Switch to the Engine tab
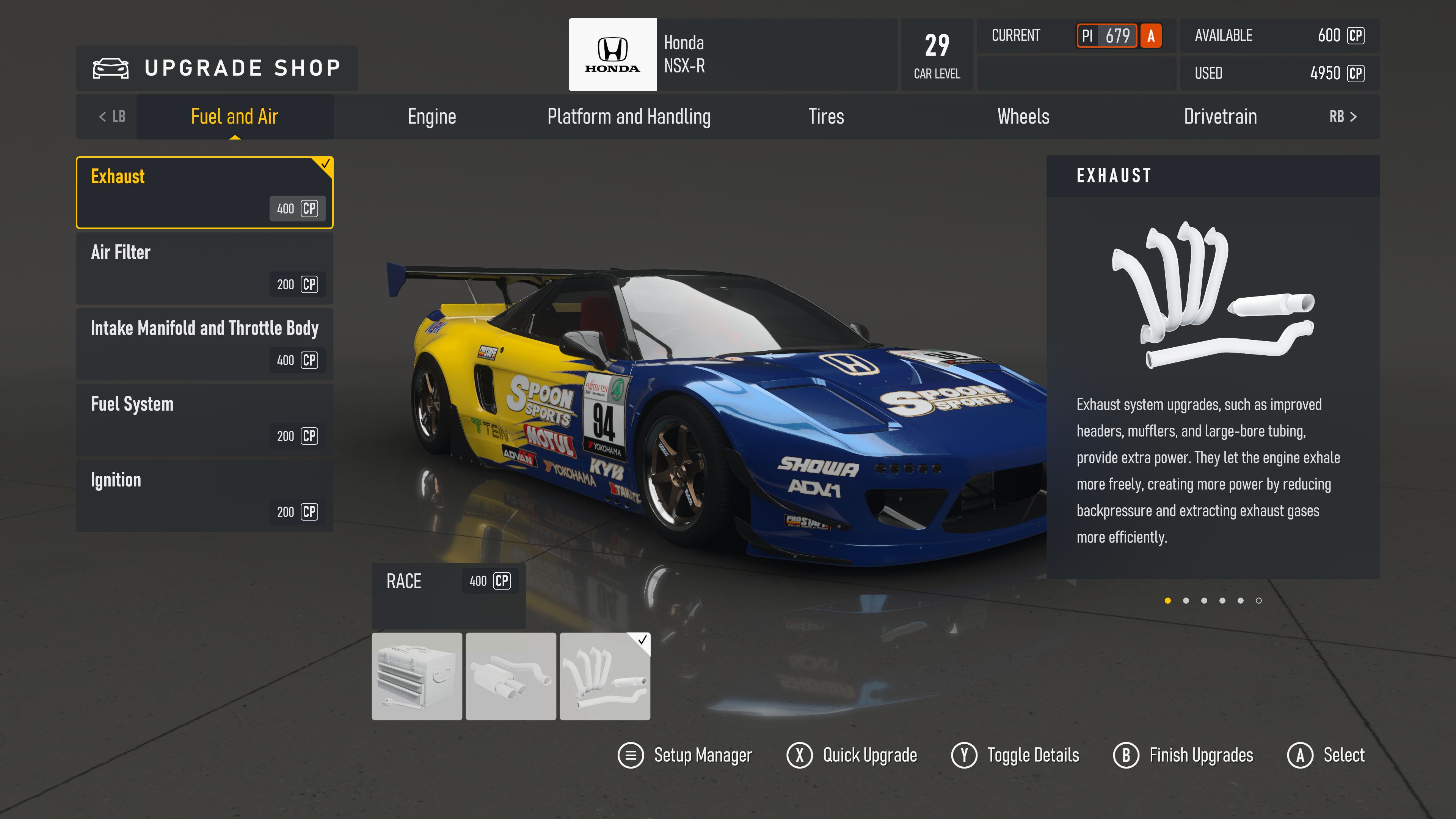1456x819 pixels. click(432, 116)
